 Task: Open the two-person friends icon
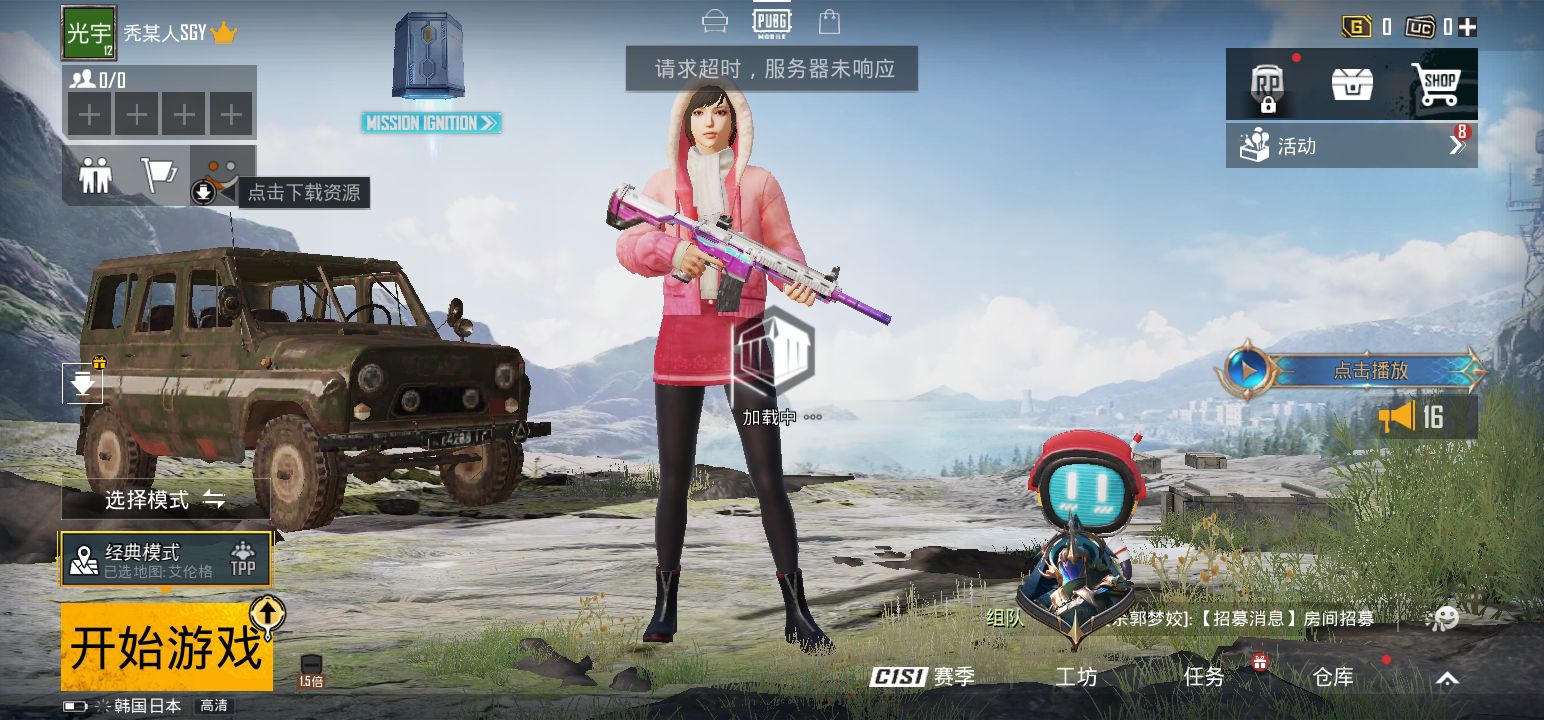tap(96, 176)
